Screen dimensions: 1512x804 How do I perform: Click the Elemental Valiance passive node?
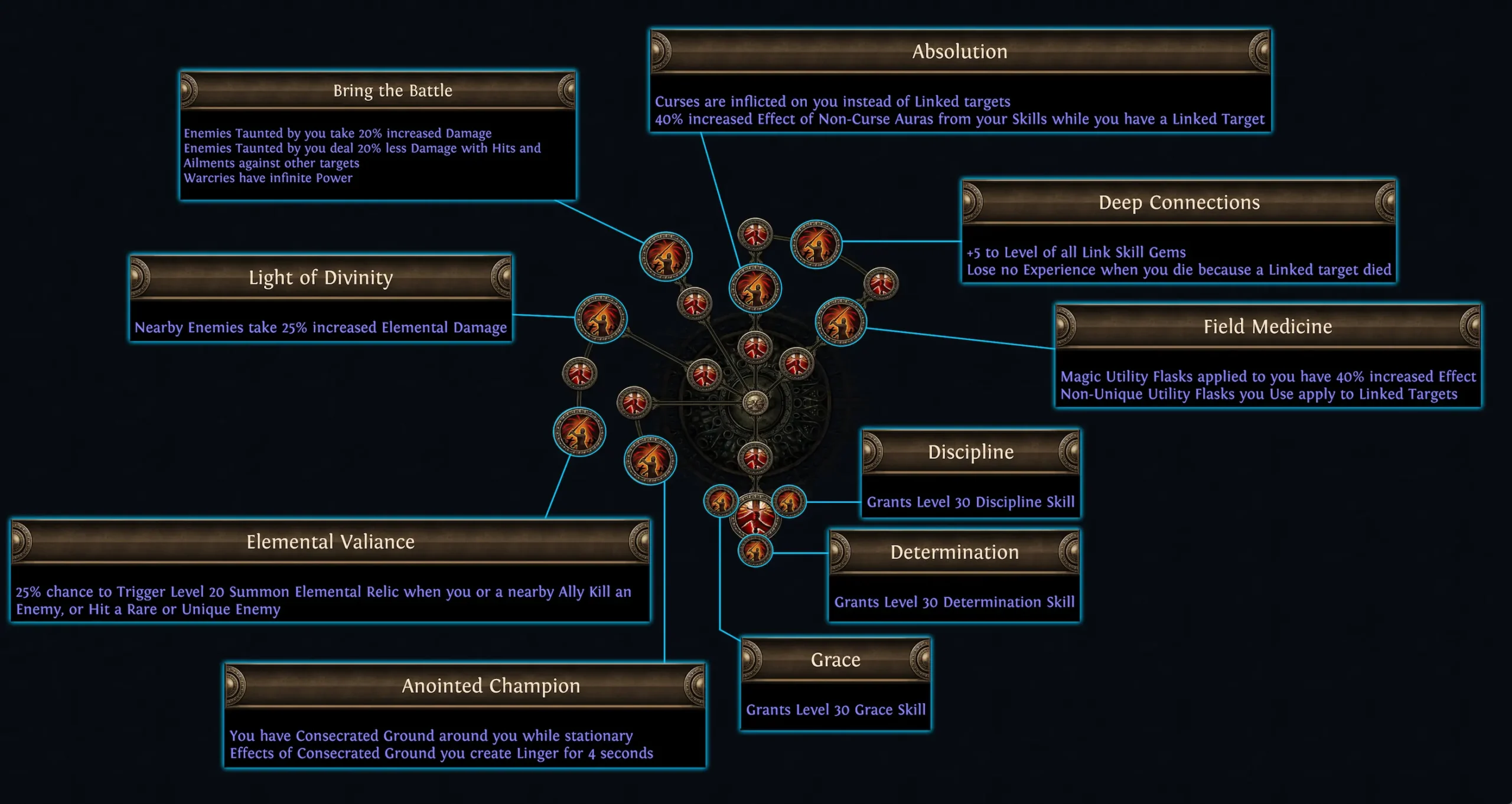(581, 432)
